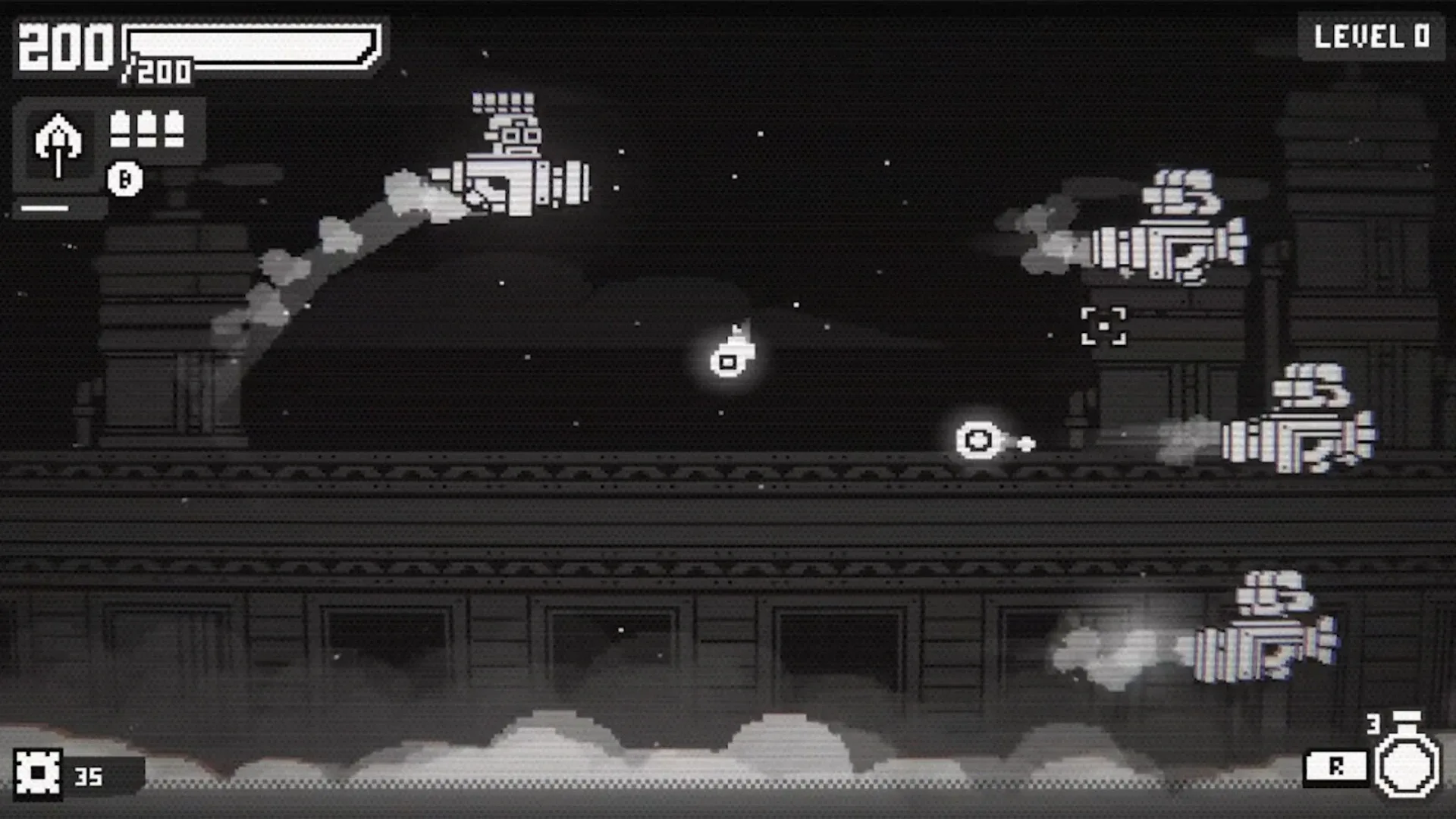The image size is (1456, 819).
Task: Expand the grenade count showing 3
Action: click(x=1373, y=724)
